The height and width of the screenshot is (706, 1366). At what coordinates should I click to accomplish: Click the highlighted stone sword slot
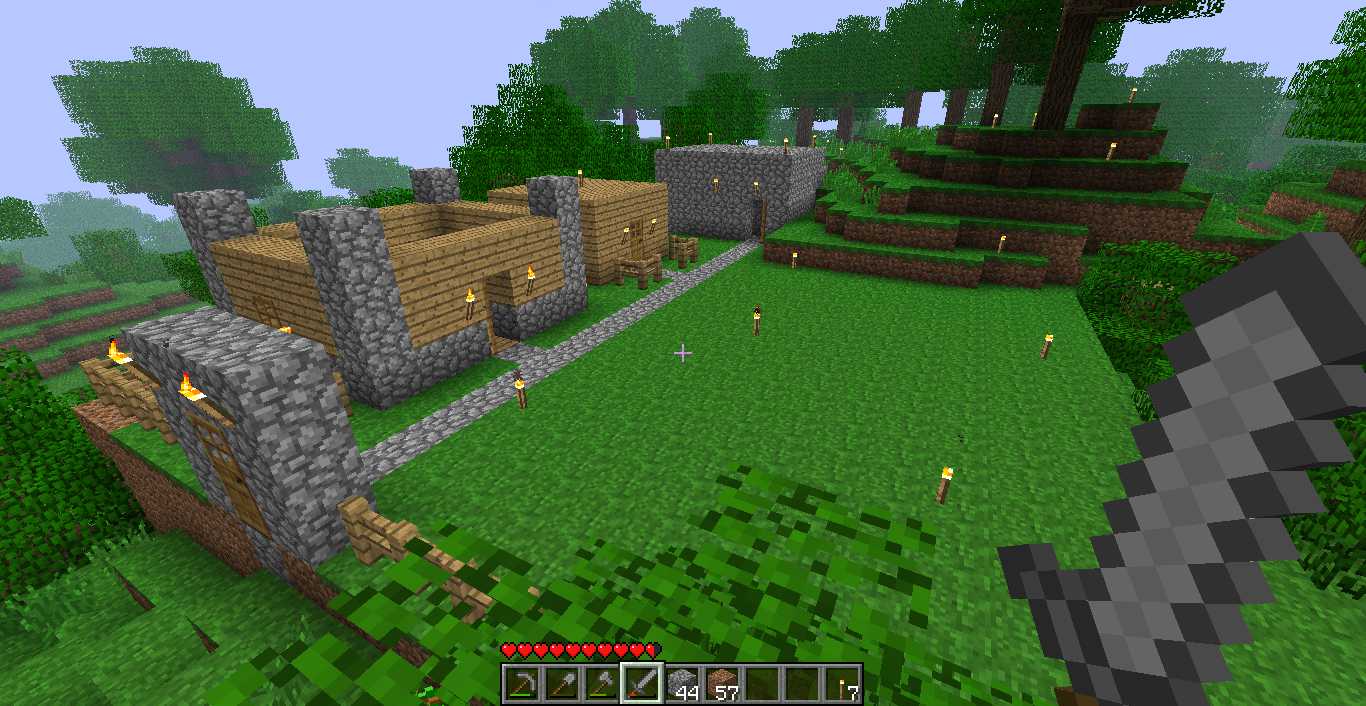641,684
